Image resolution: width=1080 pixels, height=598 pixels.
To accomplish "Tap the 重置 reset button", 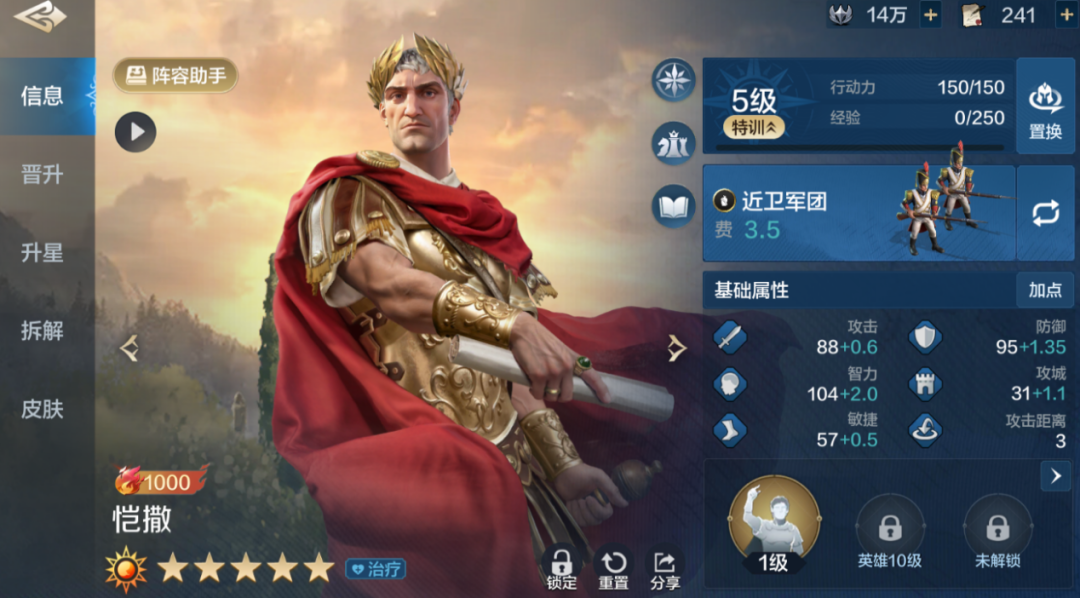I will [613, 567].
